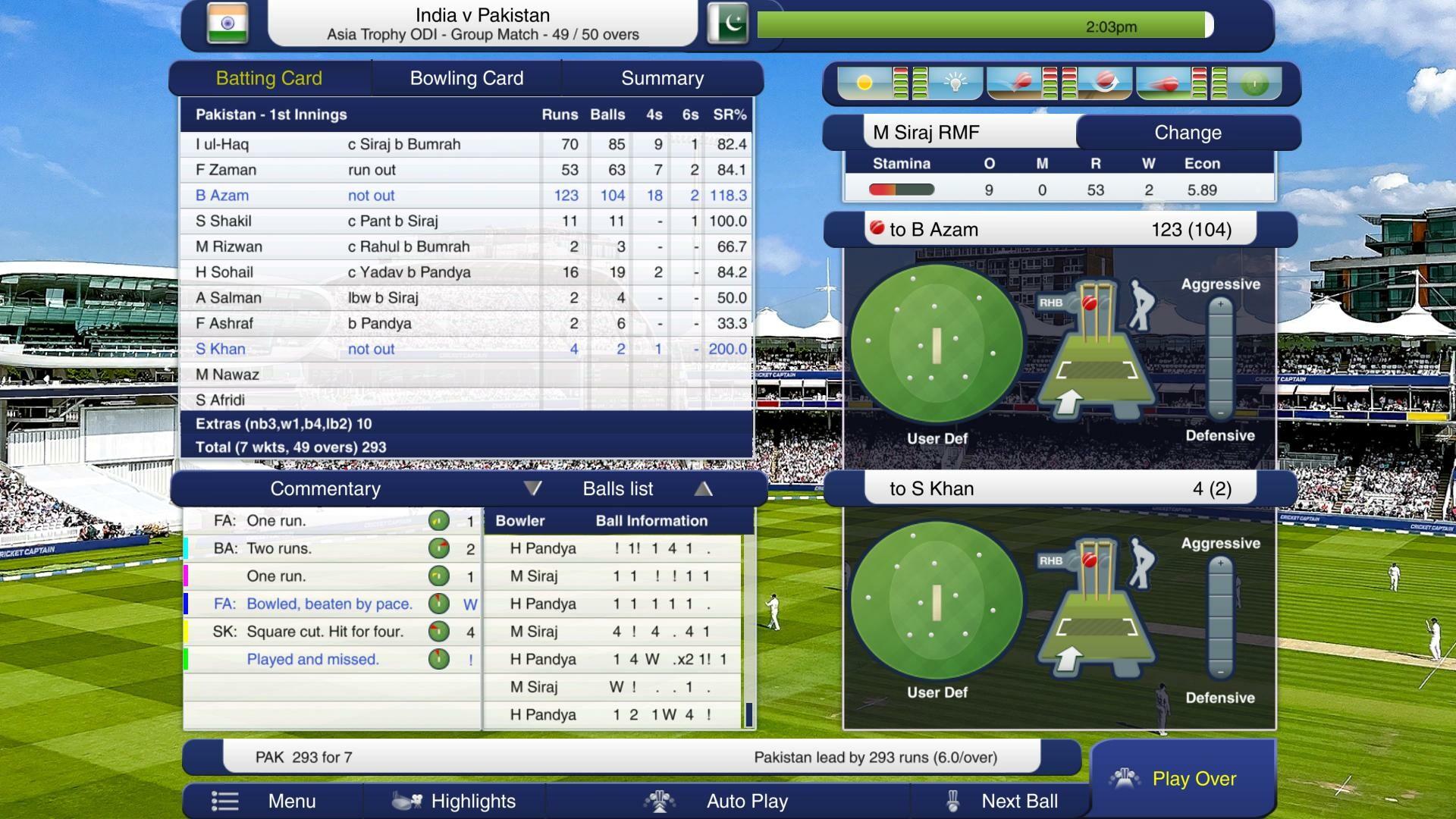Image resolution: width=1456 pixels, height=819 pixels.
Task: Click the Highlights camera icon
Action: [x=407, y=801]
